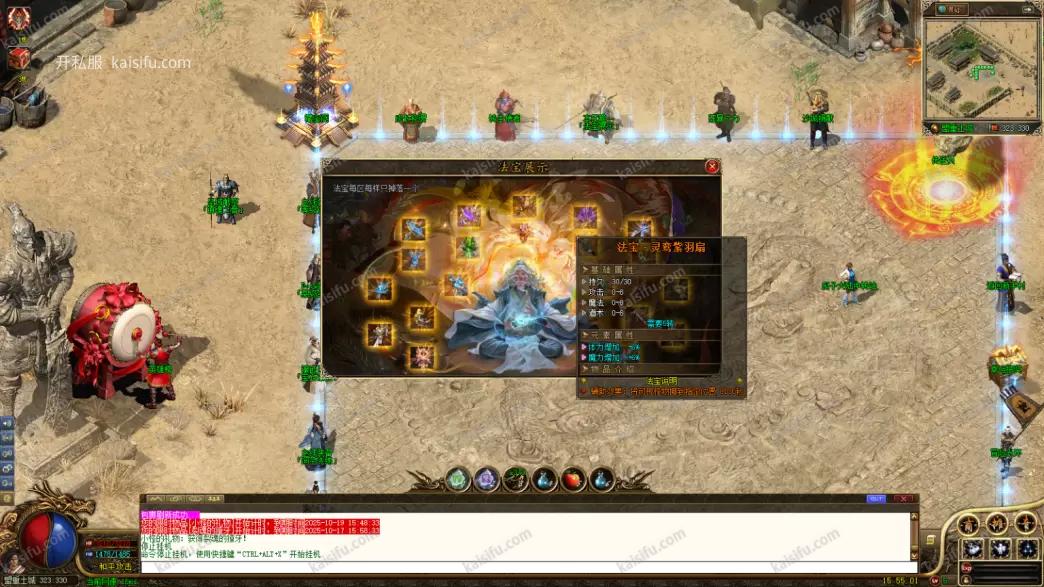Click the yellow scroll icon beside chat
1044x587 pixels.
pyautogui.click(x=929, y=541)
